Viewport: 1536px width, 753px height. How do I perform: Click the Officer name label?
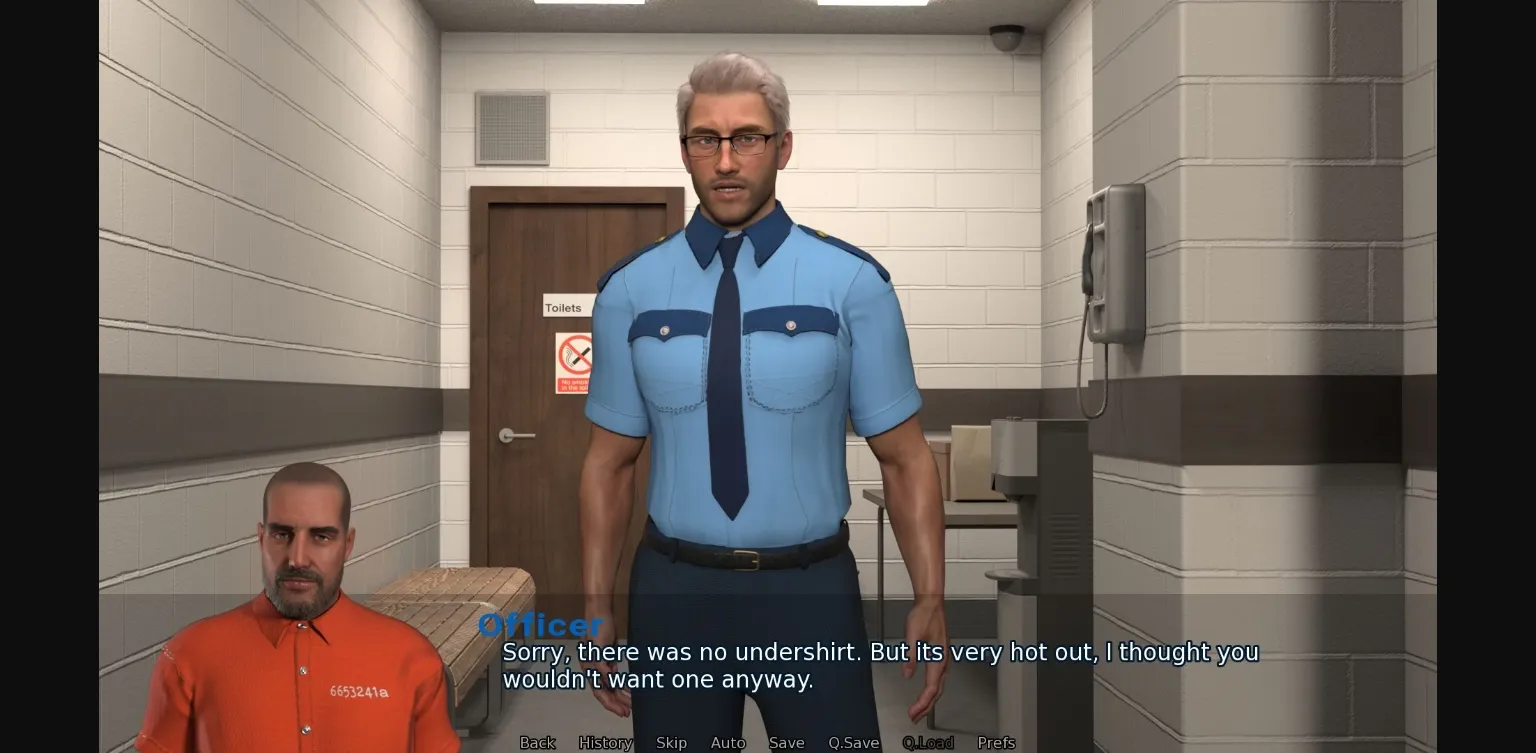(x=541, y=625)
